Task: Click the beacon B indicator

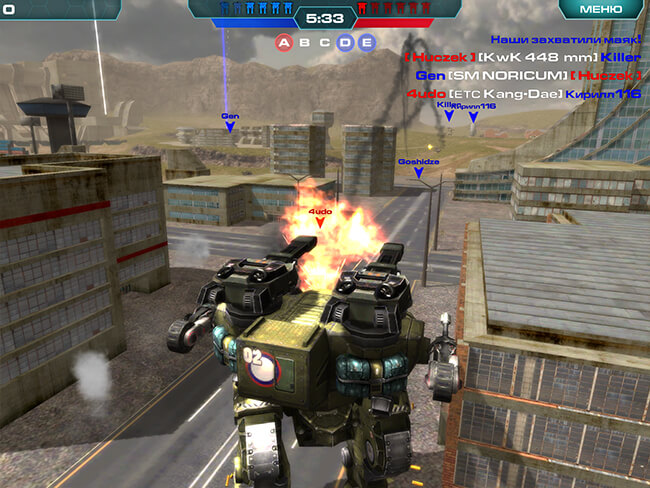Action: coord(304,43)
